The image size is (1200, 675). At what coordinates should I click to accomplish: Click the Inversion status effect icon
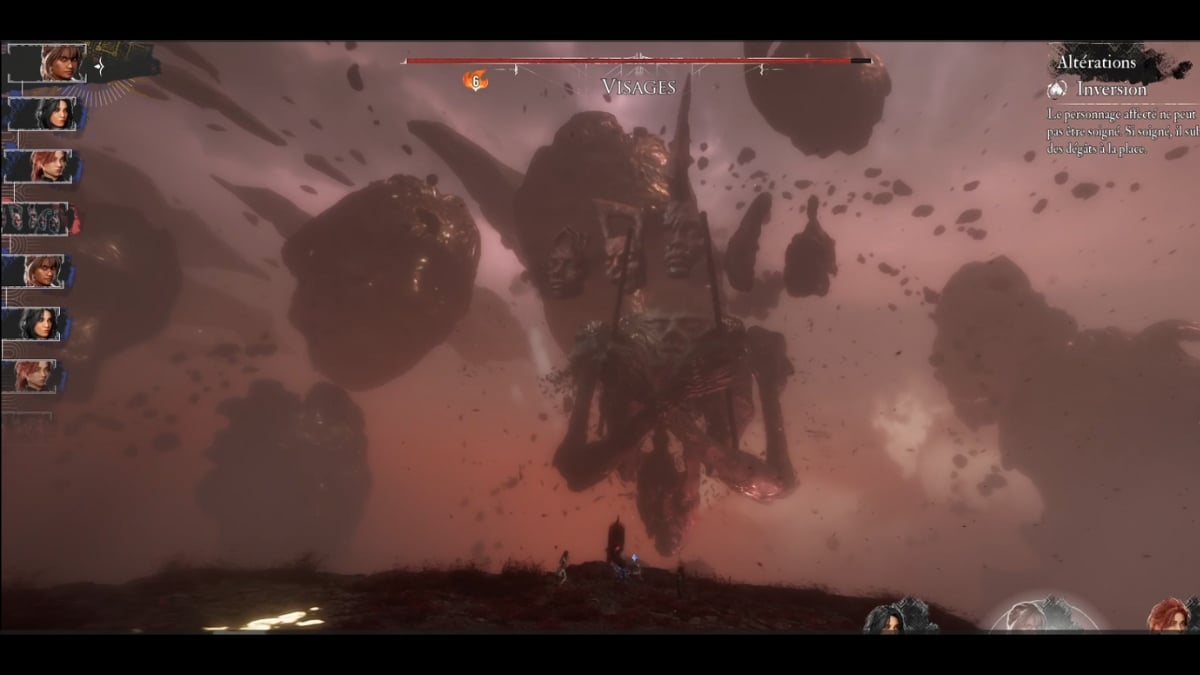pos(1058,90)
